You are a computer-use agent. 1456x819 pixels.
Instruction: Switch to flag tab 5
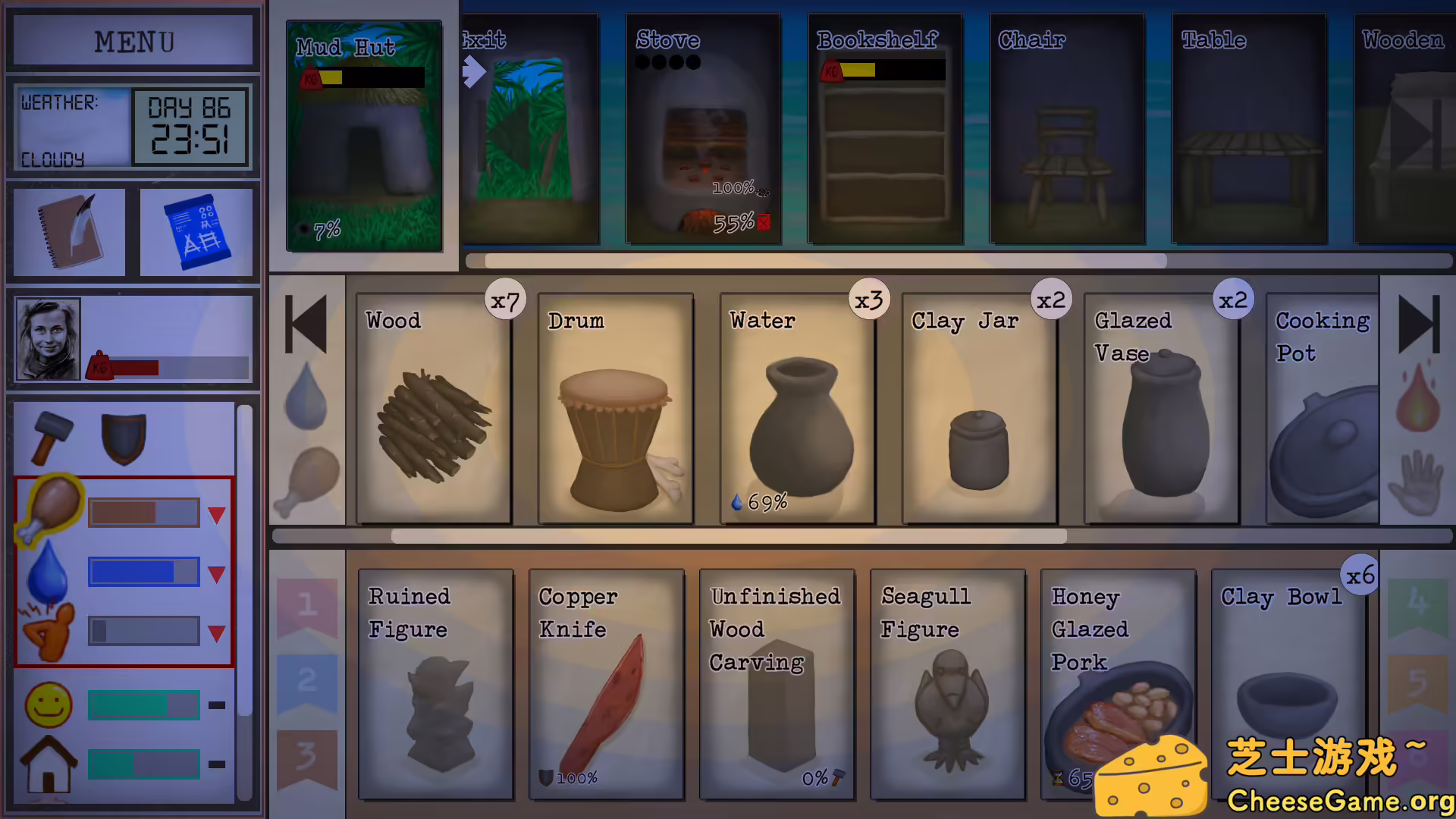[1417, 682]
